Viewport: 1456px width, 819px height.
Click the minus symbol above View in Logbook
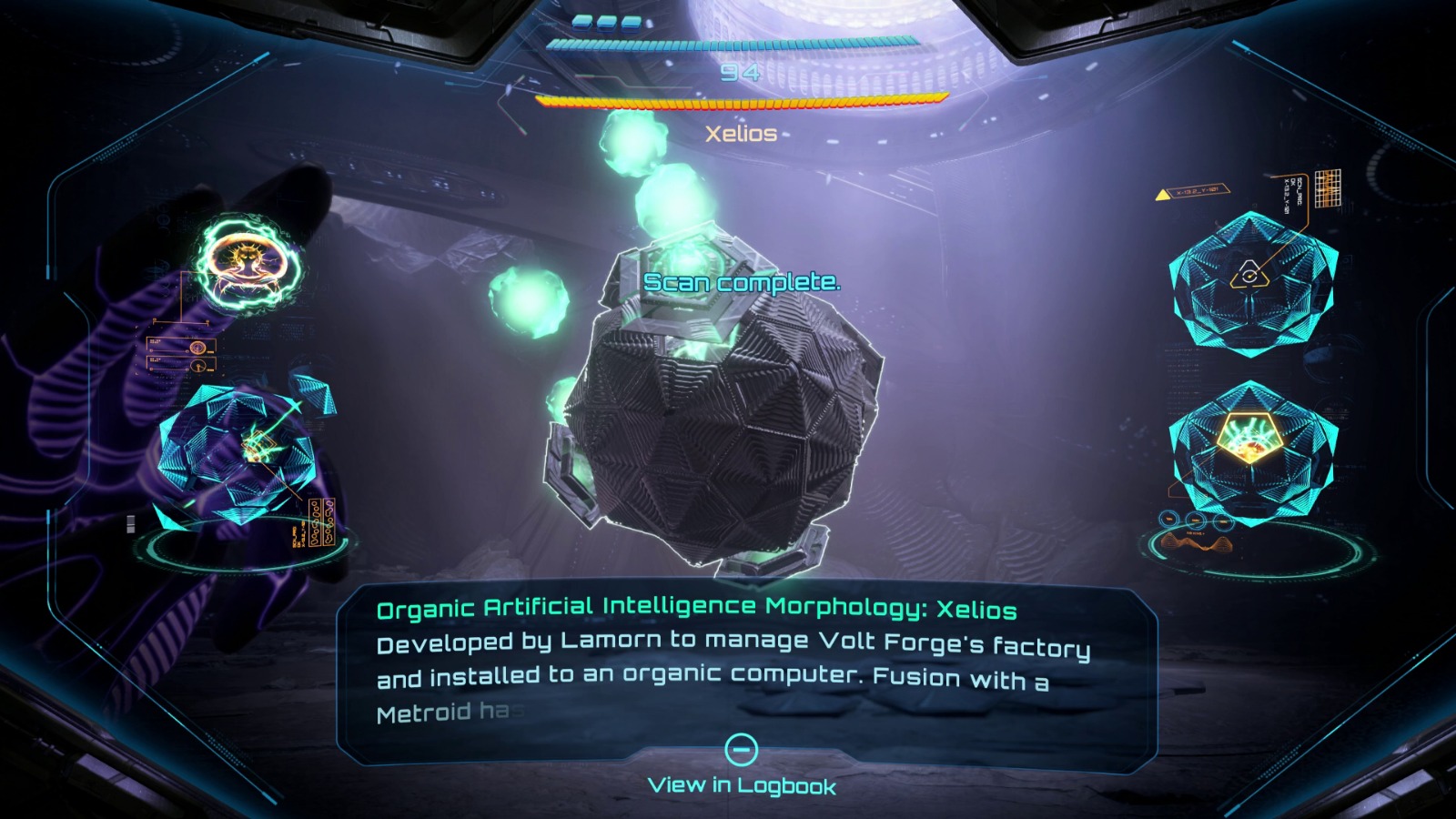click(744, 749)
